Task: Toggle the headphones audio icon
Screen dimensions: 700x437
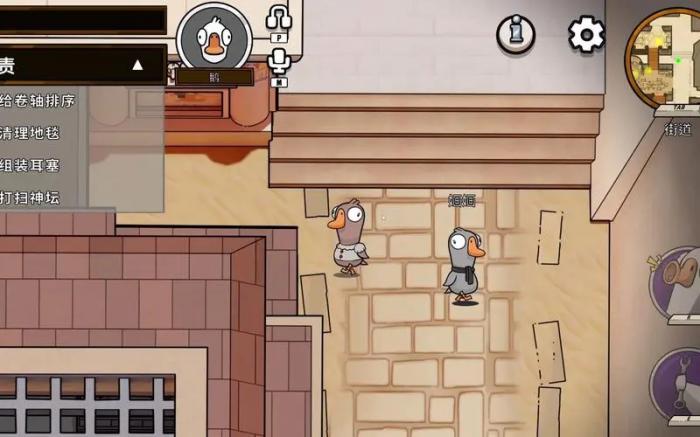Action: (279, 17)
